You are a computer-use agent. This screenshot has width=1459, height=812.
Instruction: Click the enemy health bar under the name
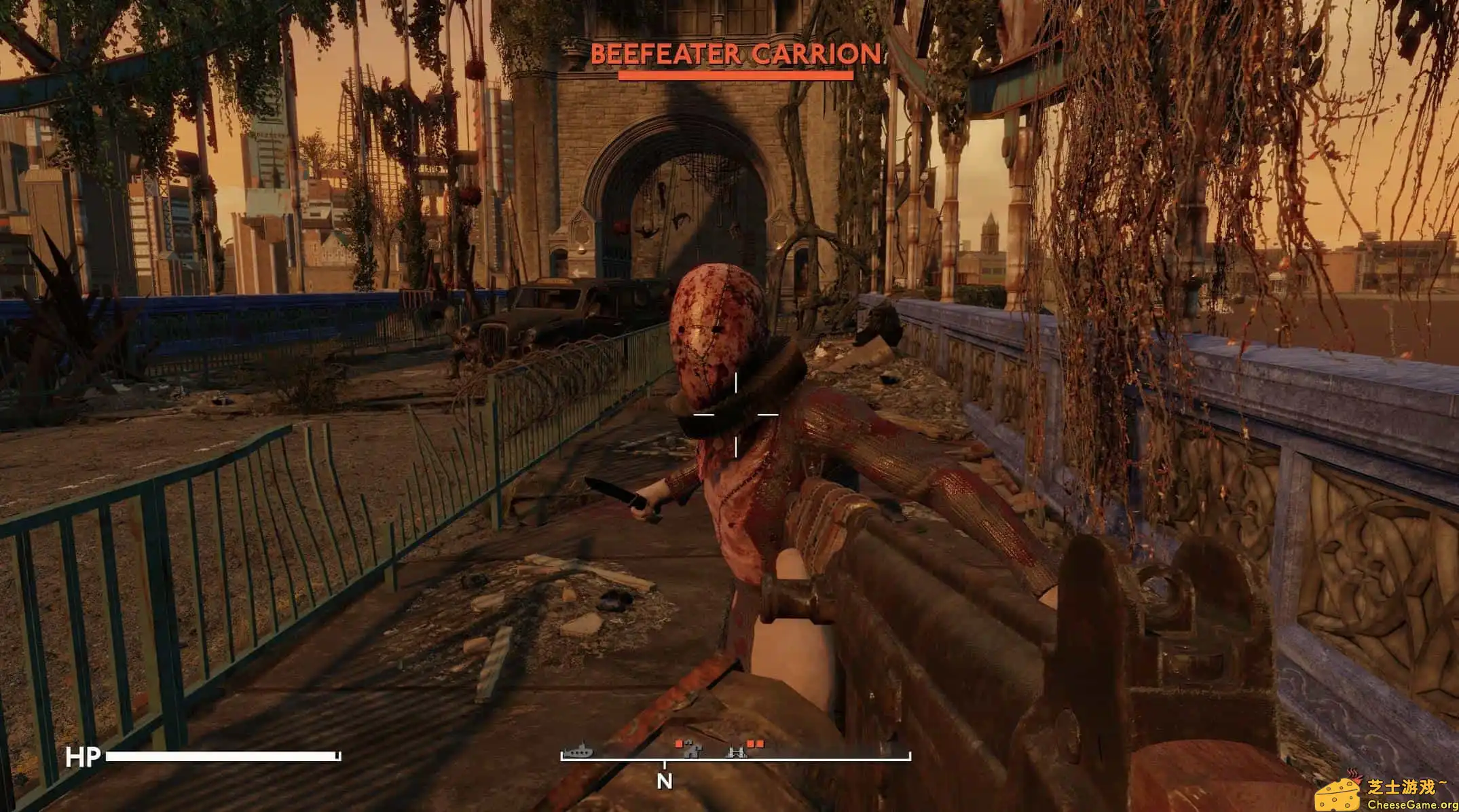pos(737,75)
